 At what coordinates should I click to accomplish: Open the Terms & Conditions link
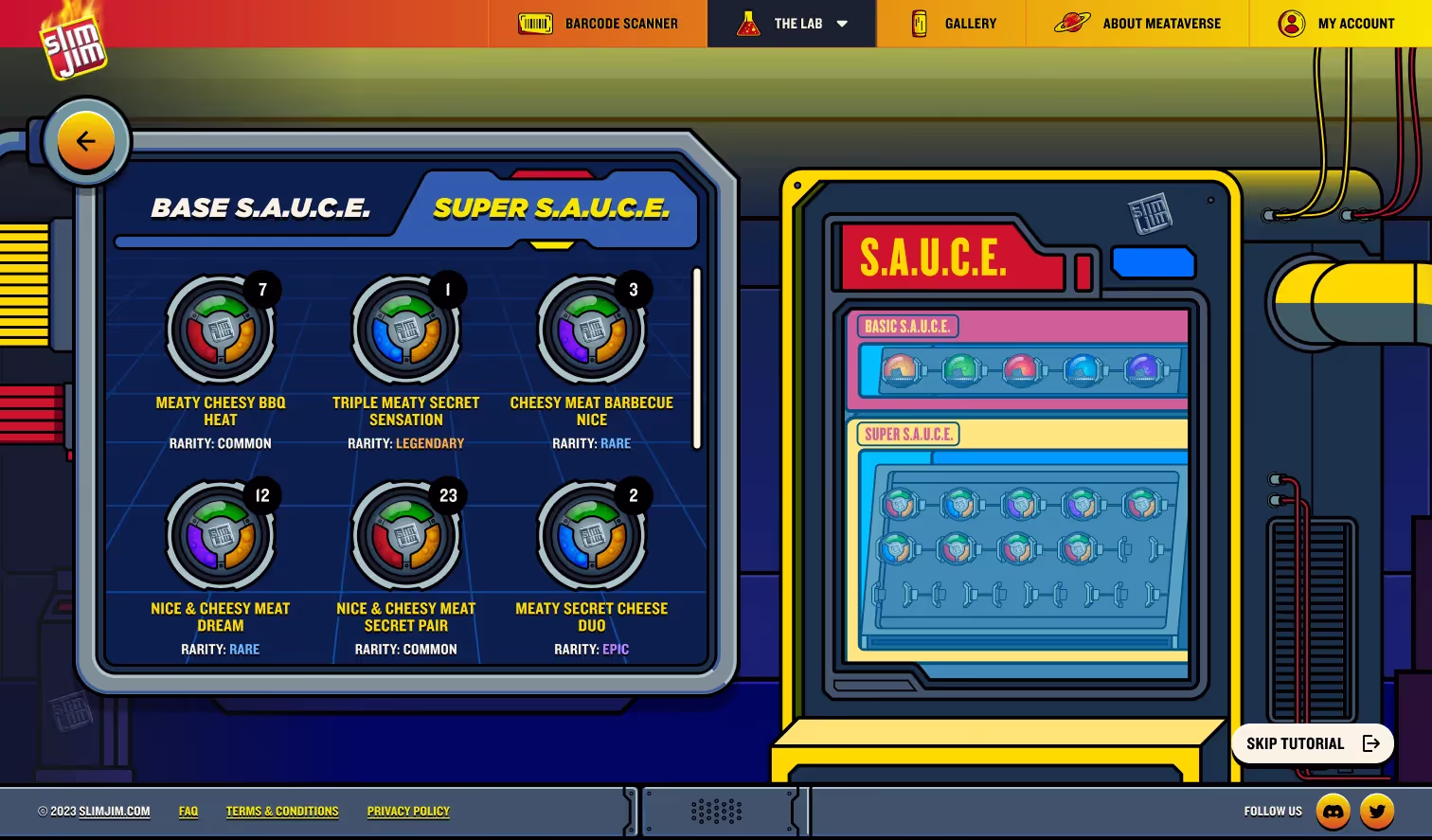point(282,811)
